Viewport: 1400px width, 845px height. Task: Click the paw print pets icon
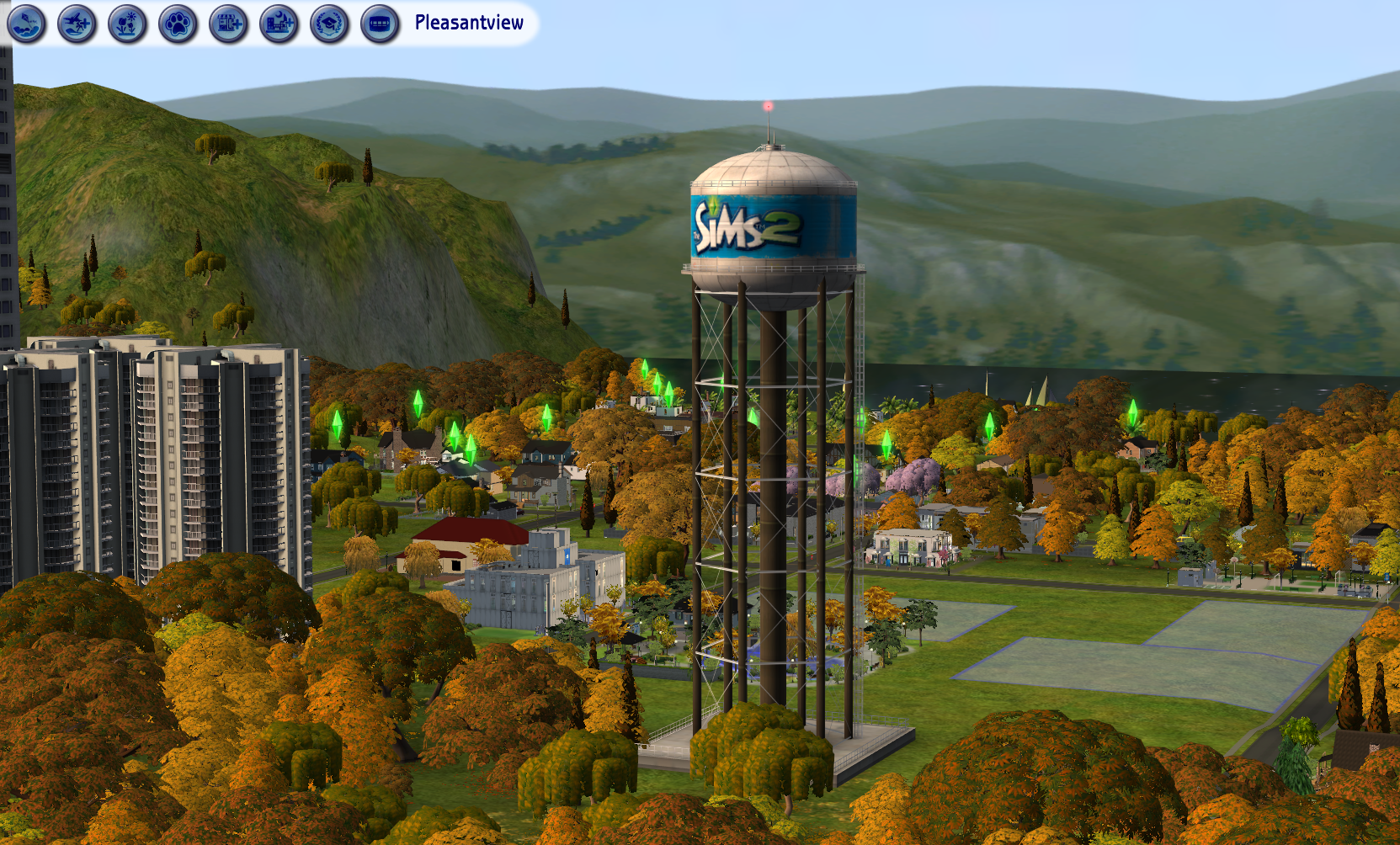178,24
